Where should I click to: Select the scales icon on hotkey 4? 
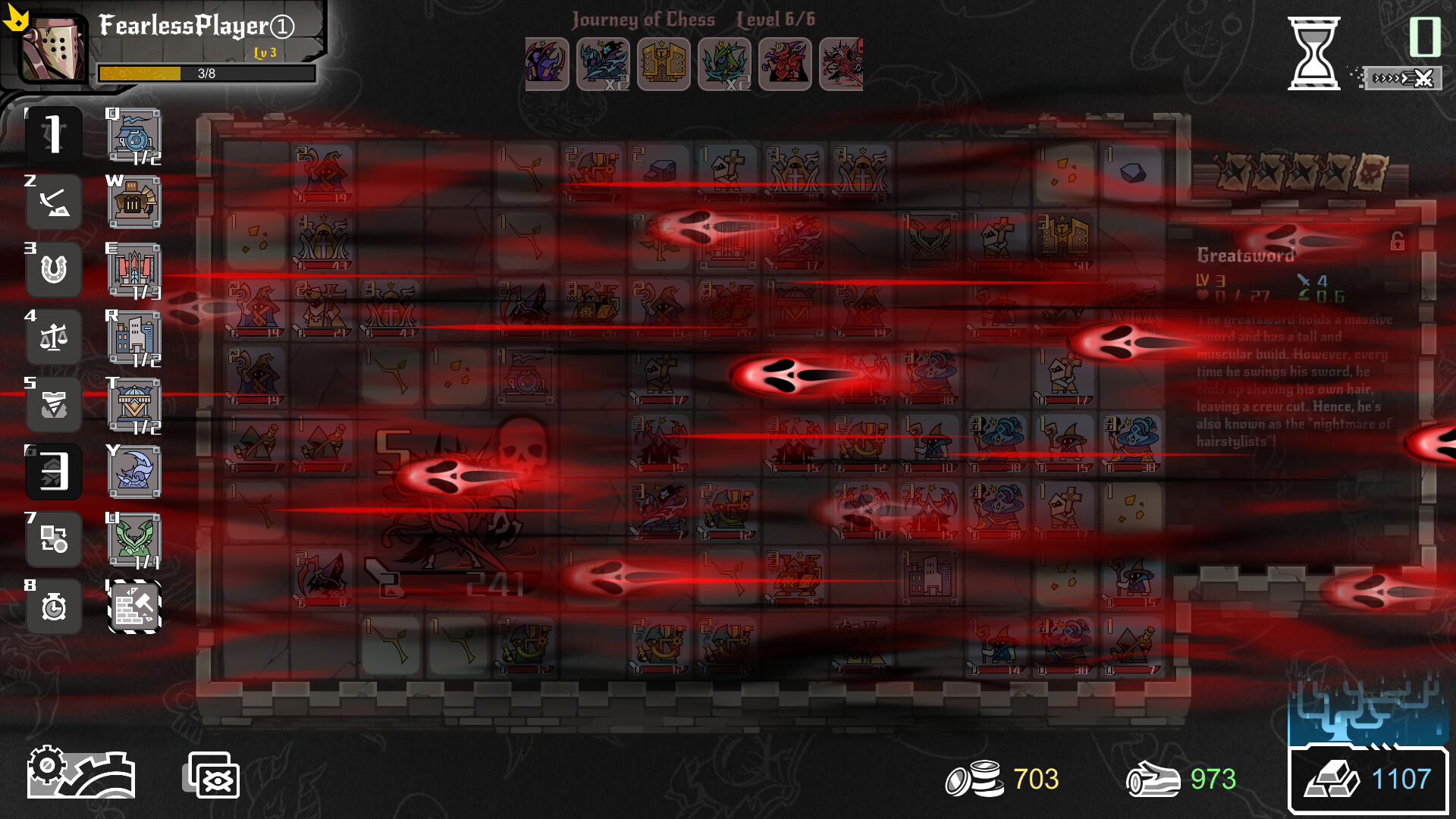pyautogui.click(x=53, y=337)
